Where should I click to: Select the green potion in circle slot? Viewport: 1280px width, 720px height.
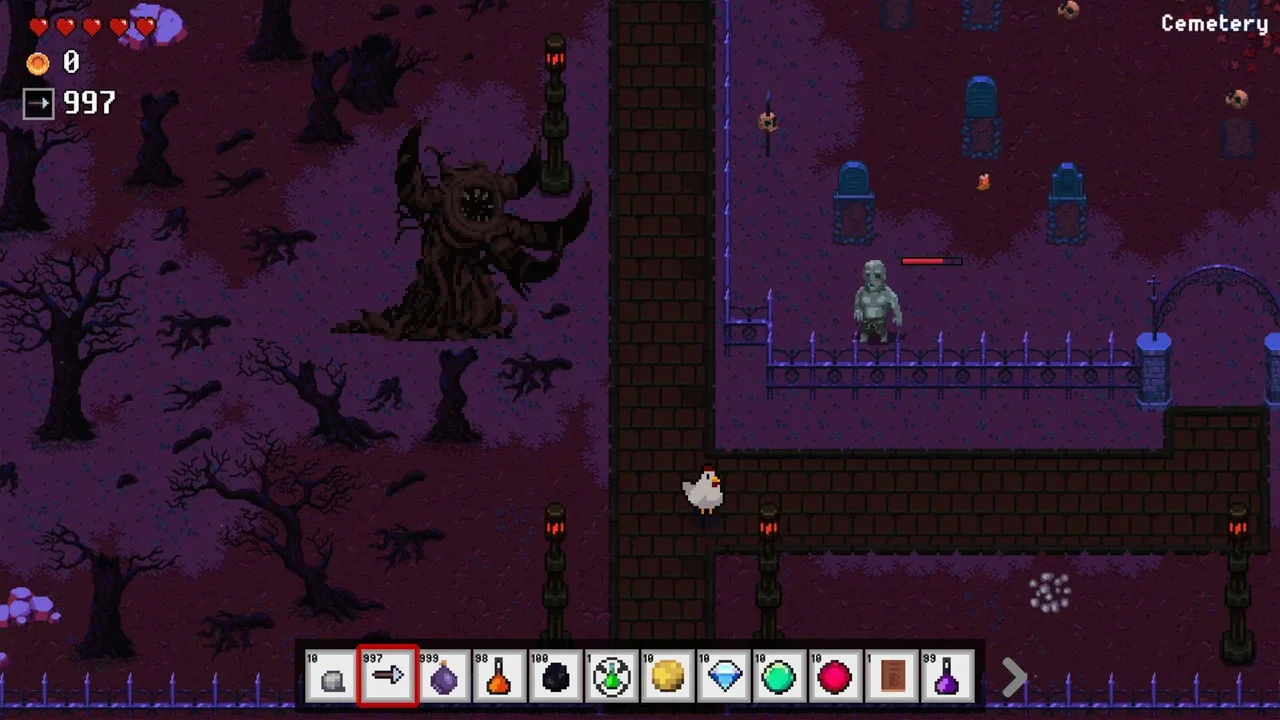(612, 677)
